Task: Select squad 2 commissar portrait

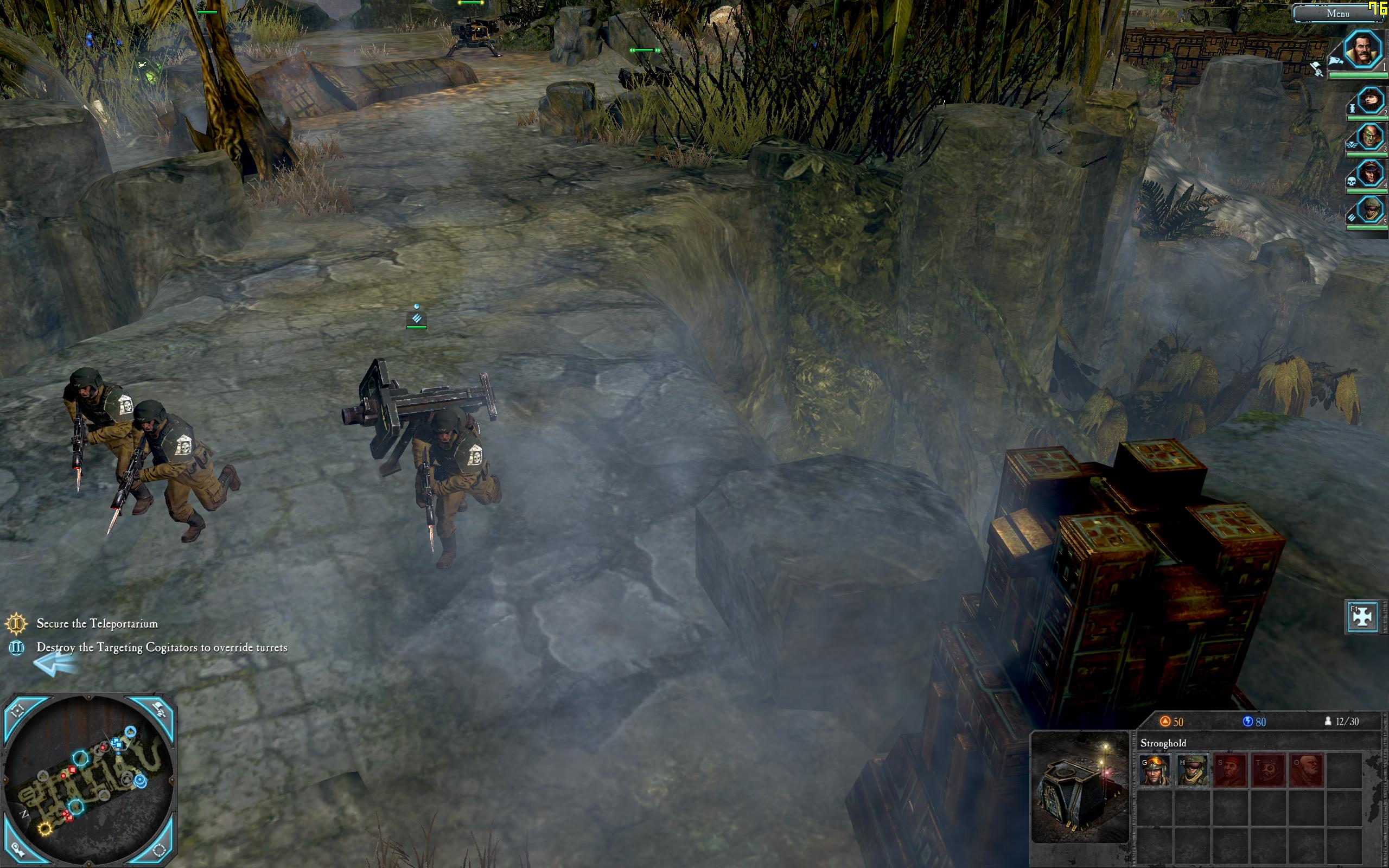Action: pyautogui.click(x=1369, y=101)
